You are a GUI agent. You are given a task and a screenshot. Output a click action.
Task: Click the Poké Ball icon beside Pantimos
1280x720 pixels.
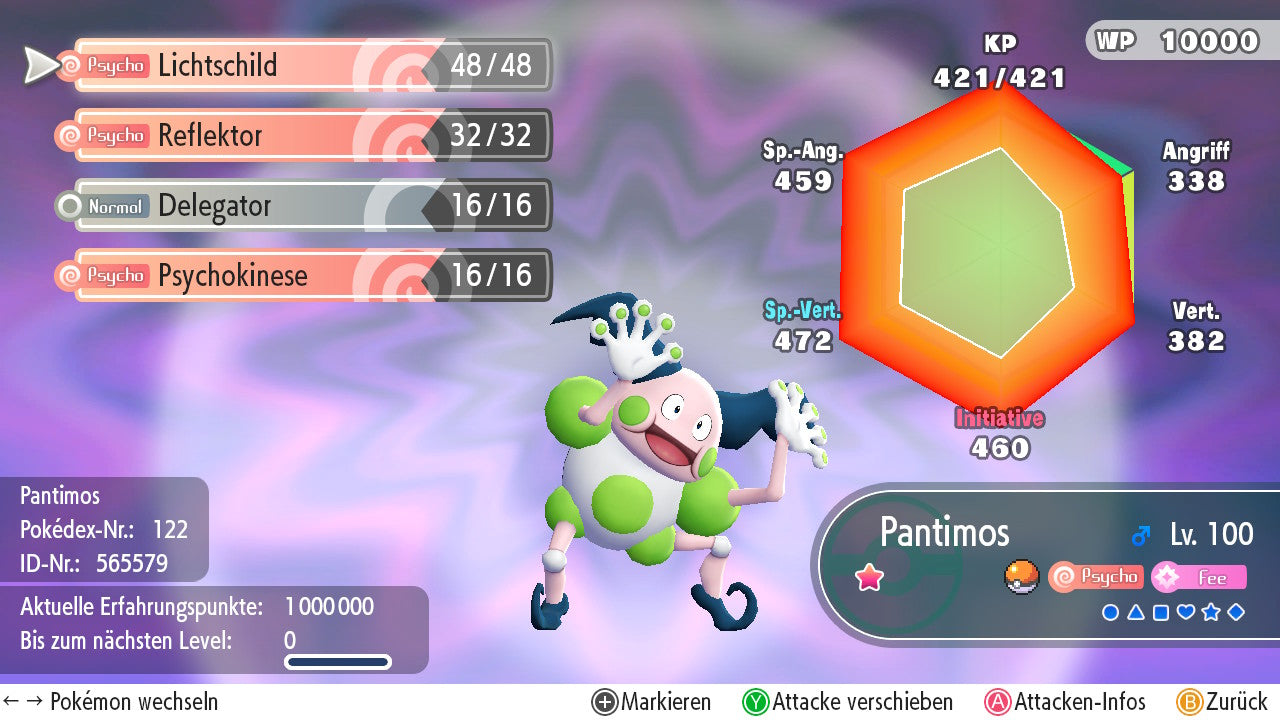(1021, 577)
